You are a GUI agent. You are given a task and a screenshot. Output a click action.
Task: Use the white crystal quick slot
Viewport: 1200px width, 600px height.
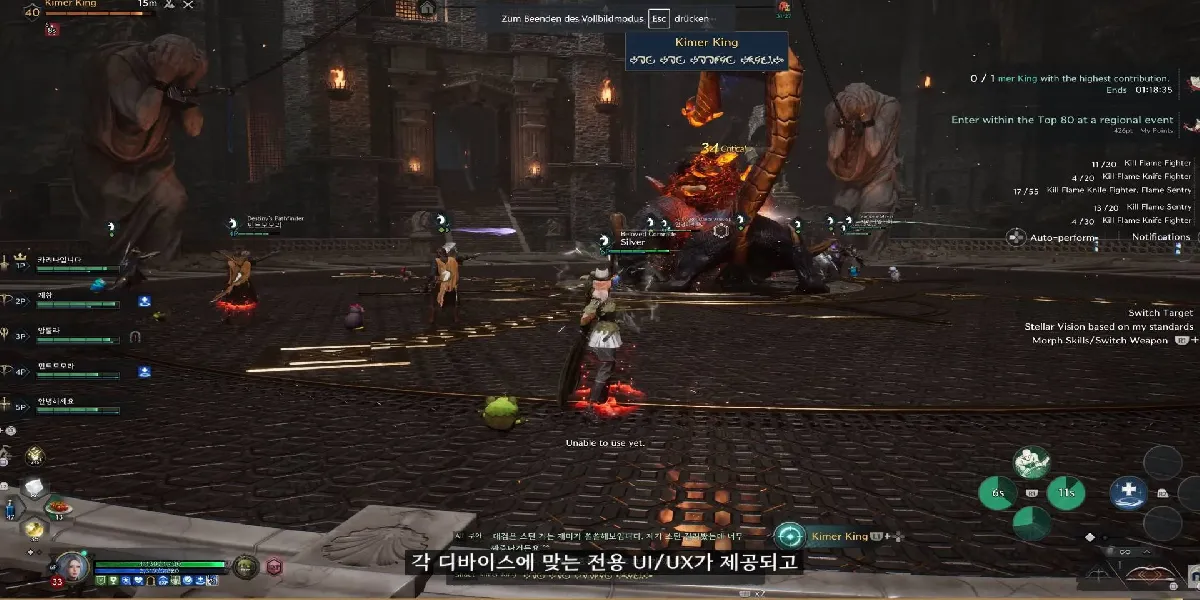[x=33, y=487]
